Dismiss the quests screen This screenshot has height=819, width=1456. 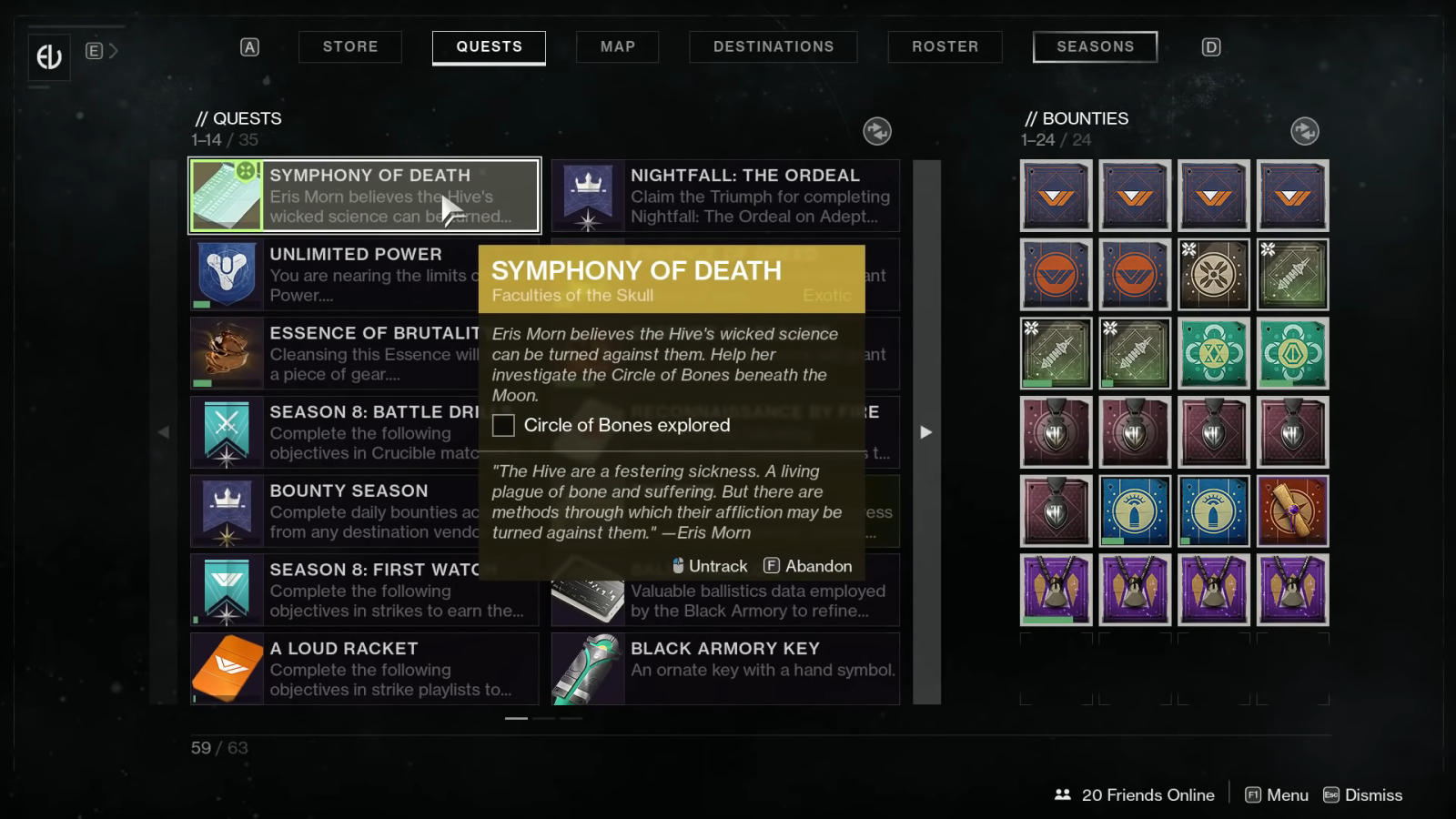(1363, 795)
